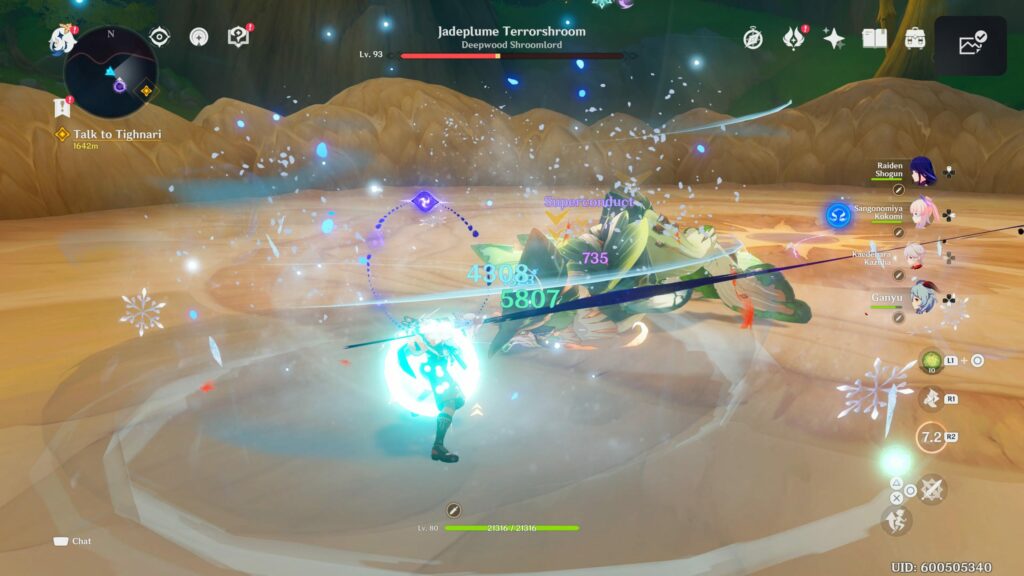1024x576 pixels.
Task: Open the backpack inventory icon
Action: pos(914,38)
